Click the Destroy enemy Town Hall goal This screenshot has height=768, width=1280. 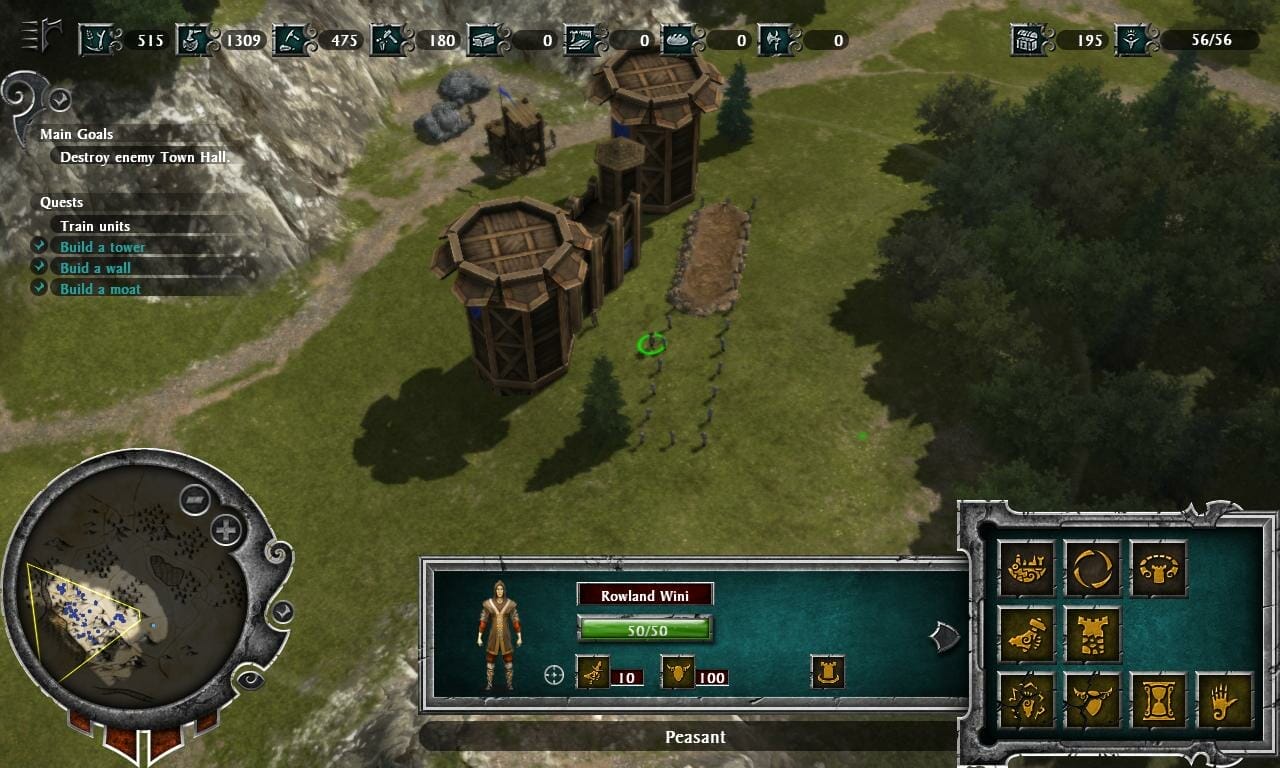[x=145, y=157]
